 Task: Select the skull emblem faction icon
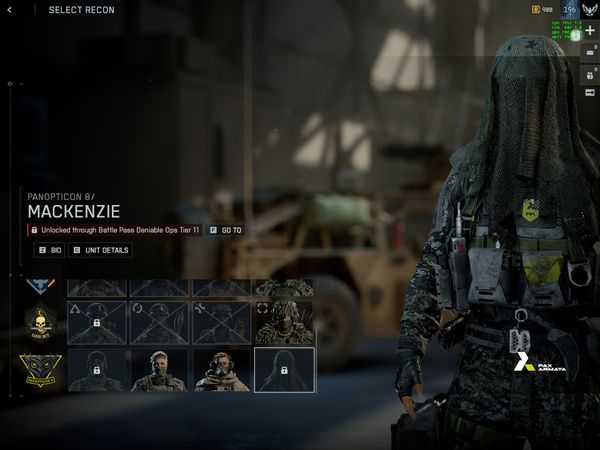pyautogui.click(x=39, y=323)
